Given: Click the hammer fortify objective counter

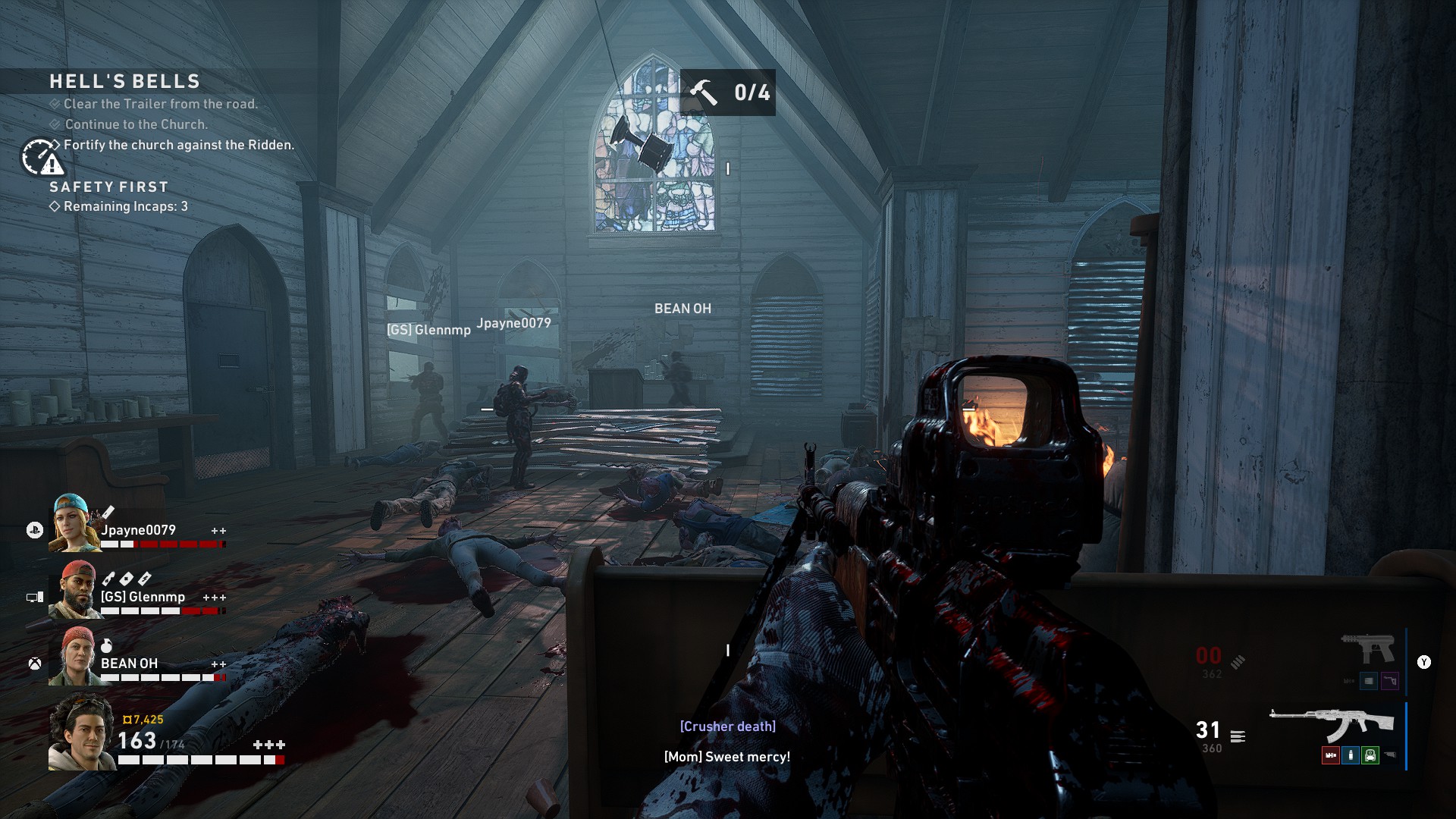Looking at the screenshot, I should (x=727, y=93).
